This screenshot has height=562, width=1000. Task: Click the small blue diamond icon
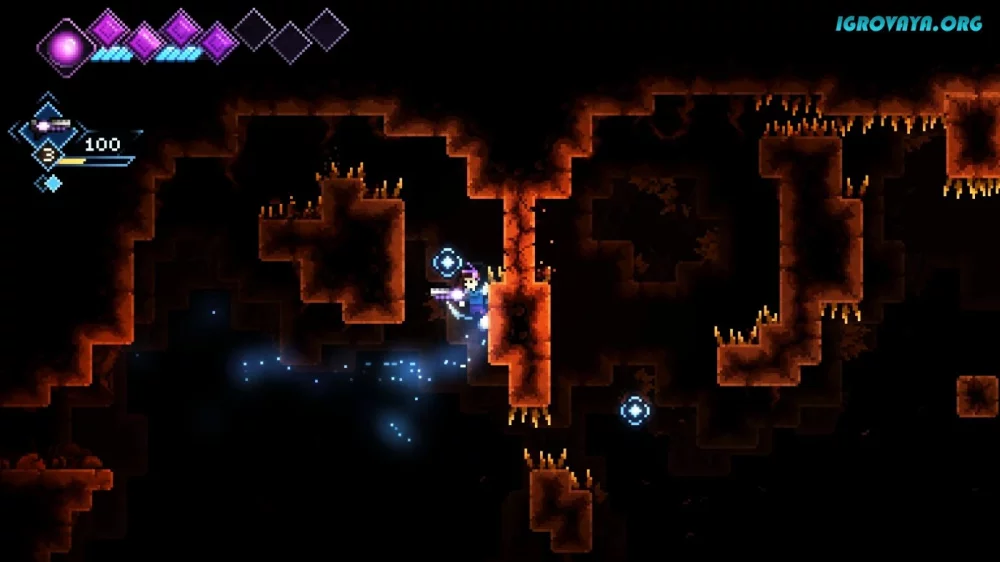point(51,182)
